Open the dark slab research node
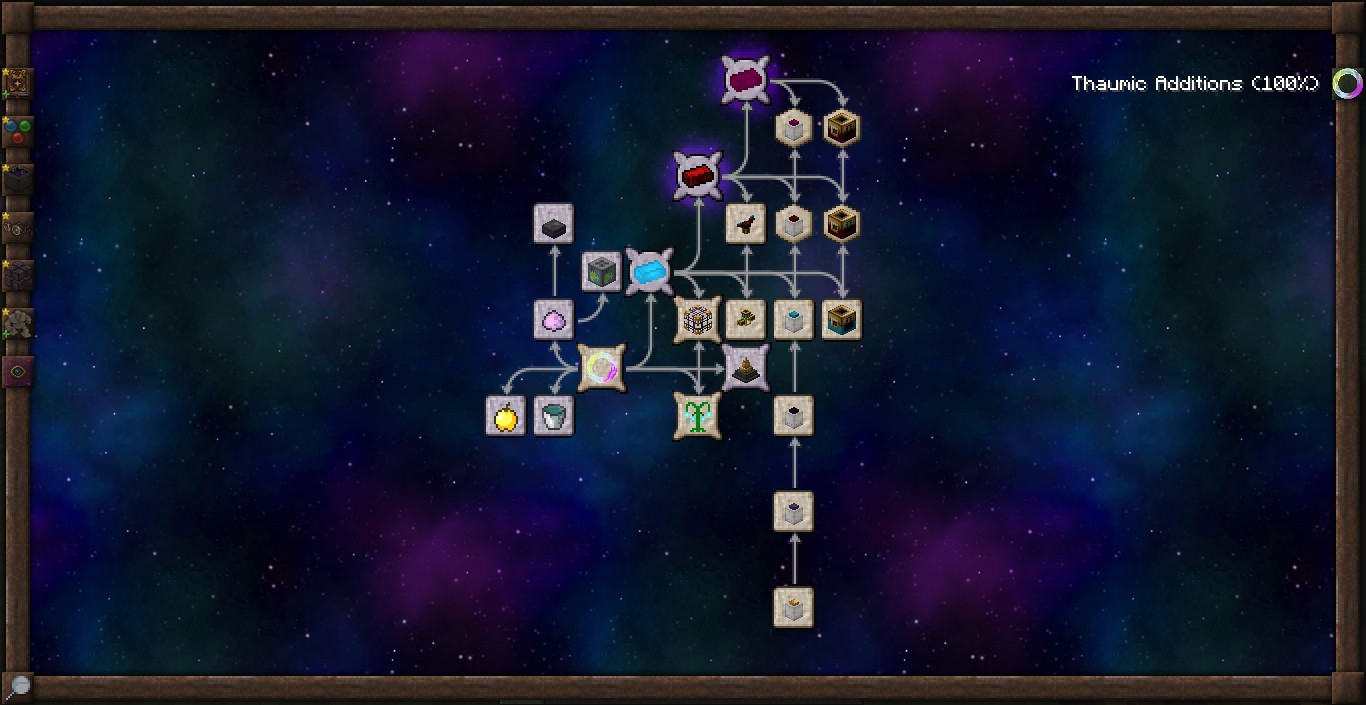Image resolution: width=1366 pixels, height=705 pixels. (553, 224)
